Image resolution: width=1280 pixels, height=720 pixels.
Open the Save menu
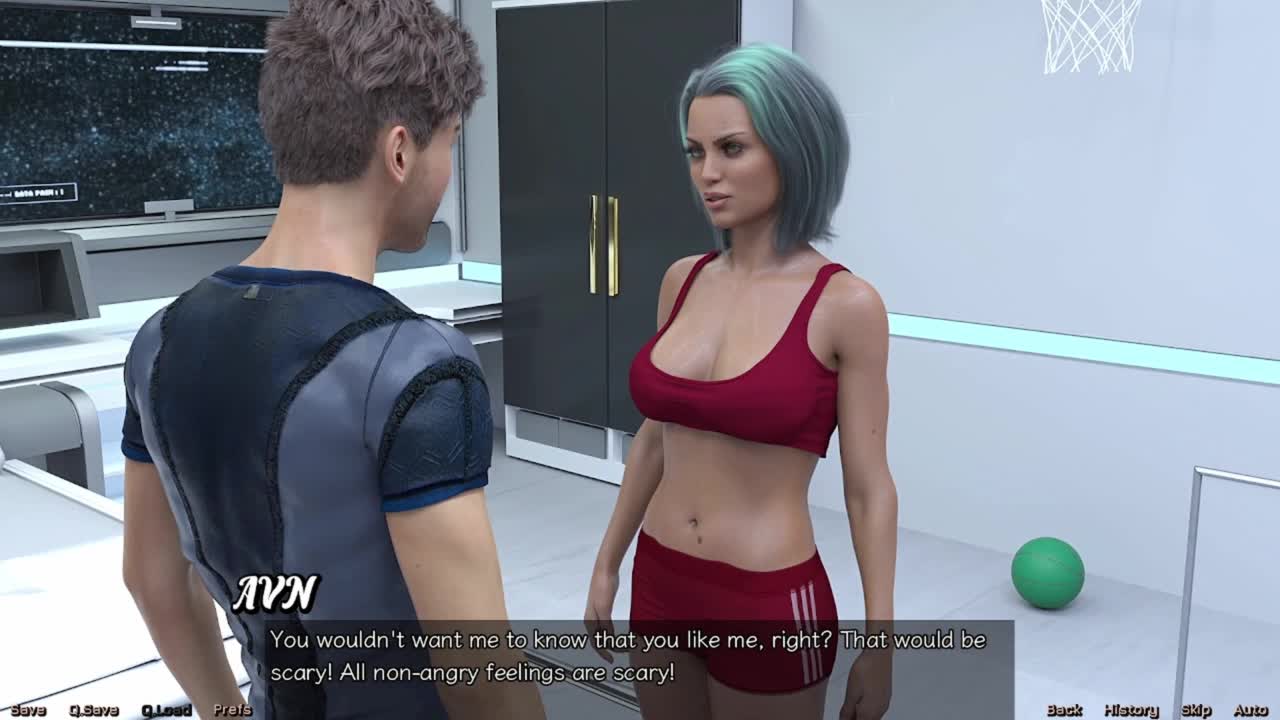tap(28, 710)
